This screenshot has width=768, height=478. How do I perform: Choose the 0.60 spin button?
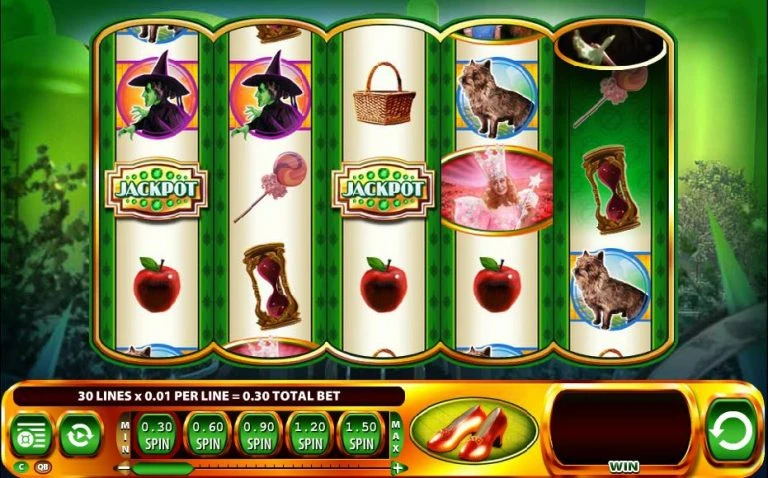(208, 434)
